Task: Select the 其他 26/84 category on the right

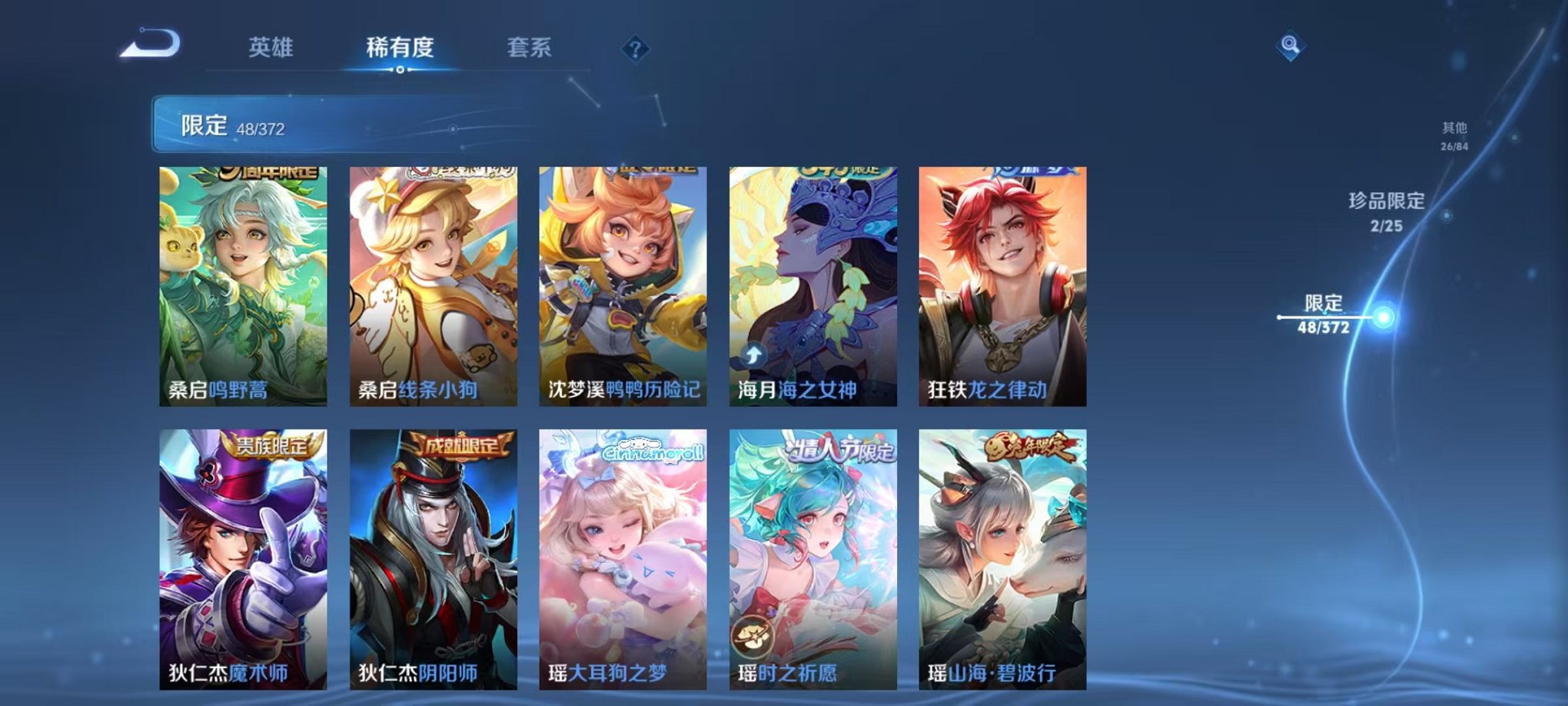Action: (1453, 135)
